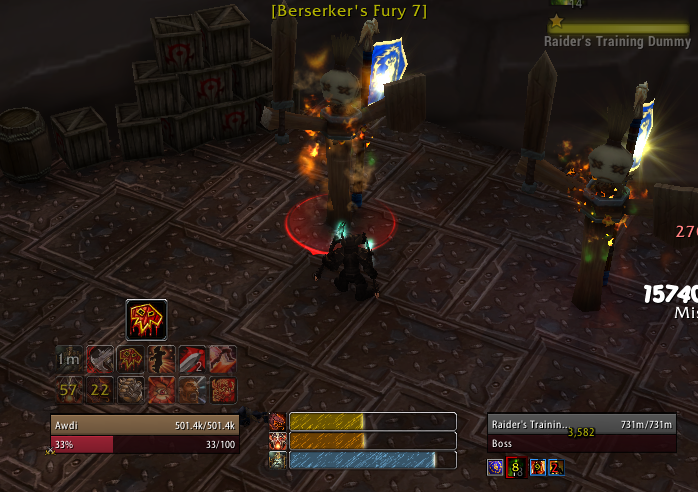This screenshot has width=698, height=492.
Task: Activate the ability showing 1m cooldown
Action: (69, 359)
